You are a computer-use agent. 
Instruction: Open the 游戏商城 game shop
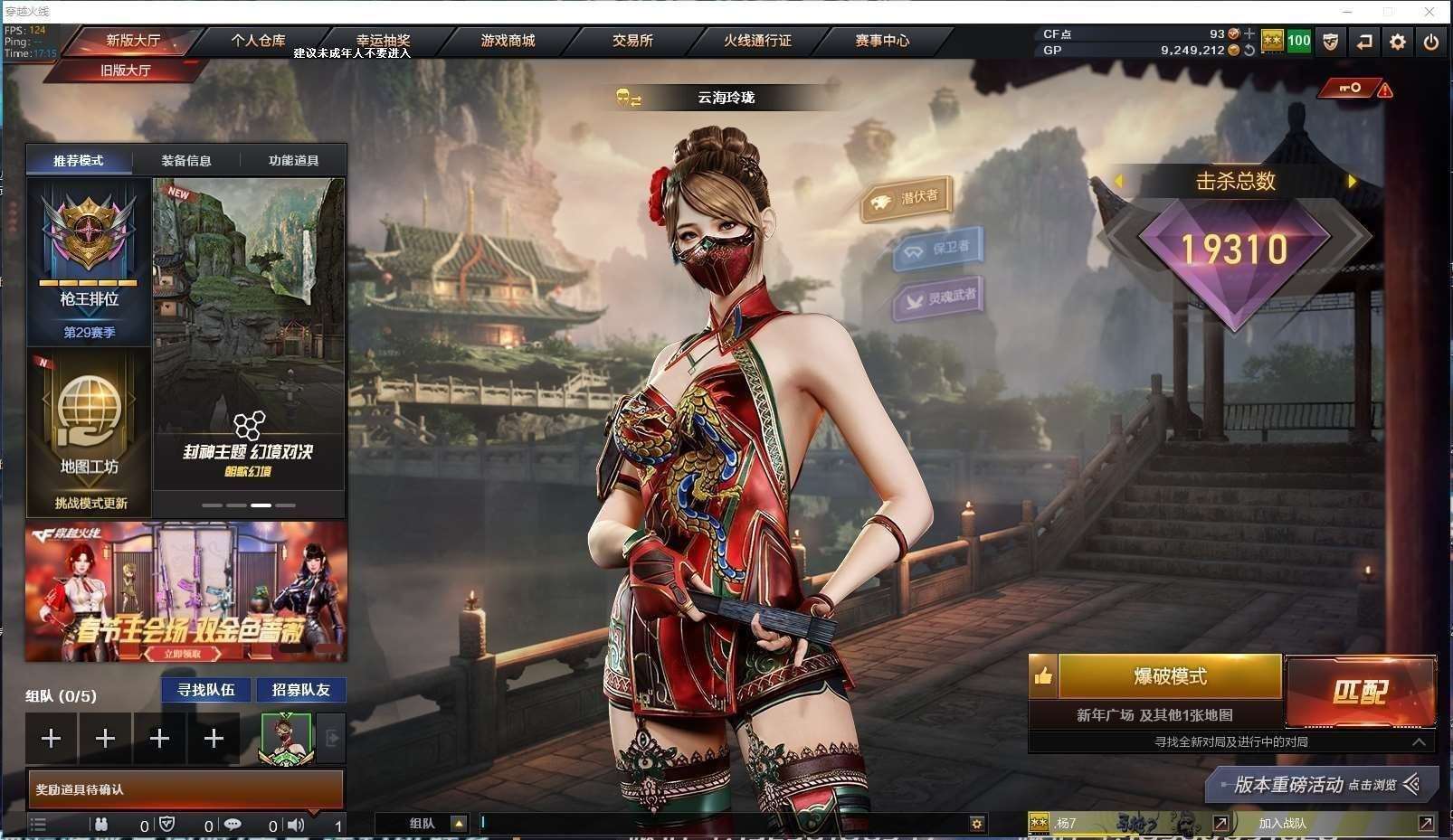pyautogui.click(x=508, y=41)
